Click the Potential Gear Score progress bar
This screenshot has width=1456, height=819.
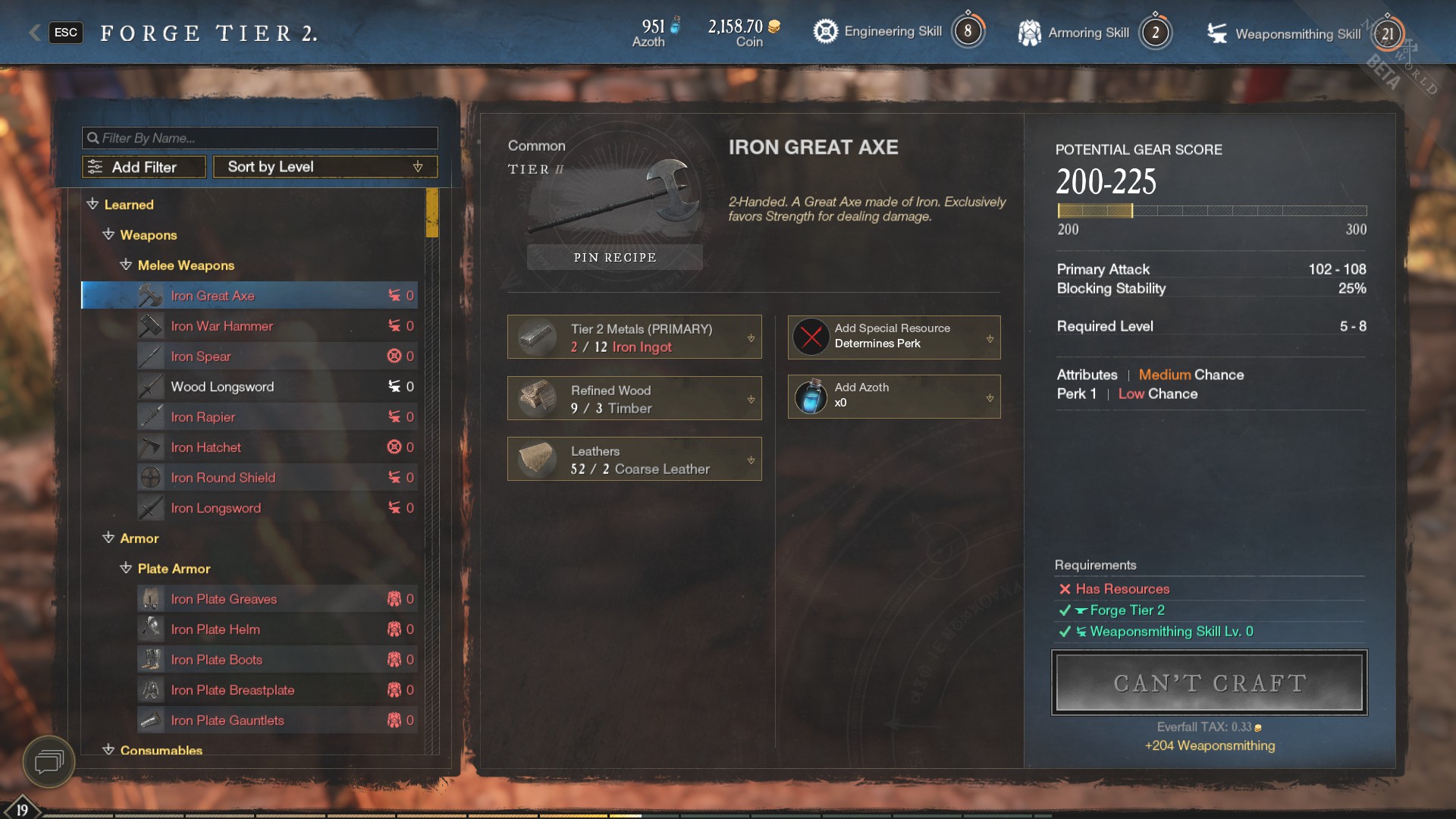click(x=1211, y=211)
